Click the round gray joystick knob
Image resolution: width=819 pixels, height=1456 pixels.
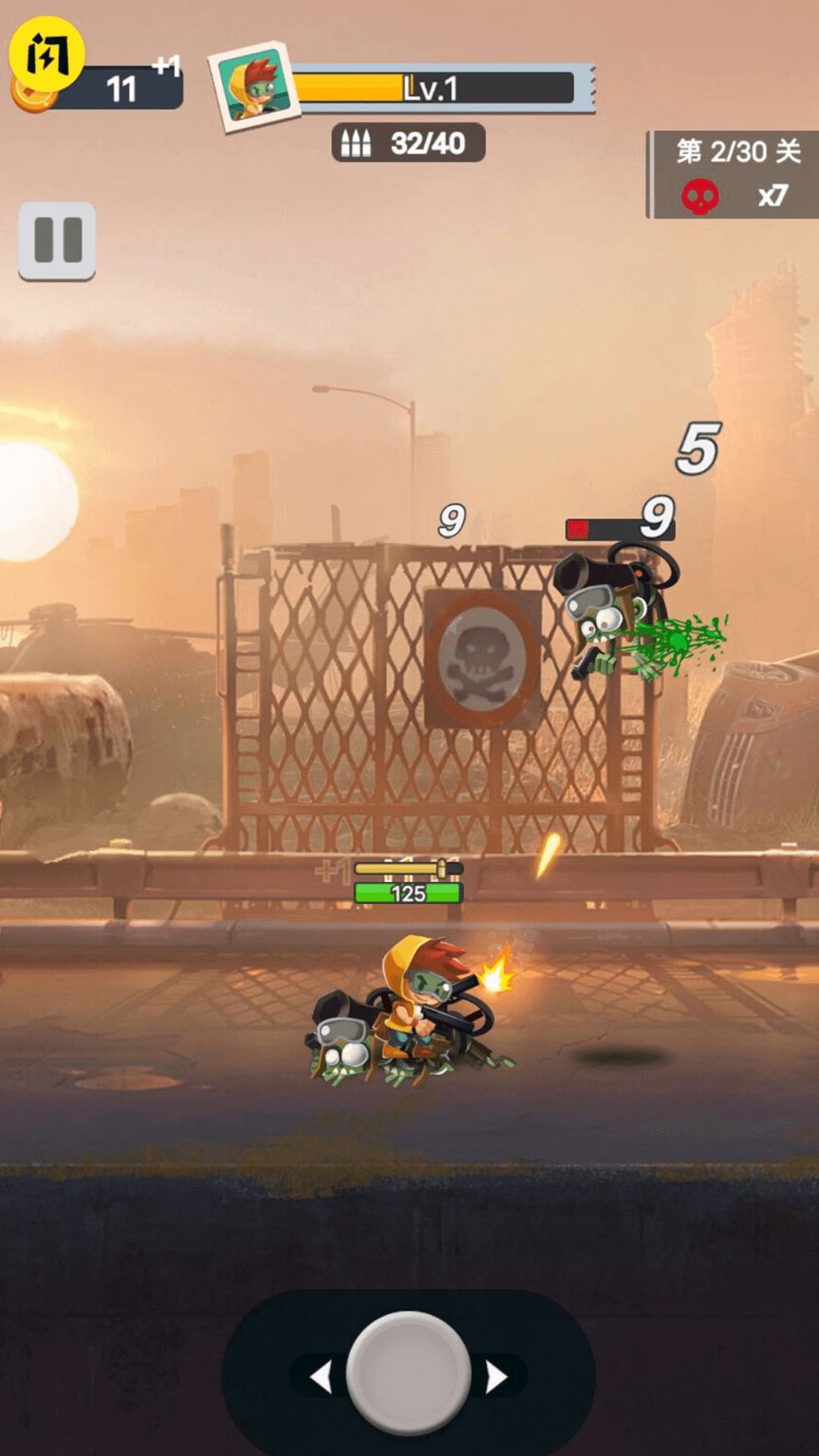click(x=409, y=1373)
